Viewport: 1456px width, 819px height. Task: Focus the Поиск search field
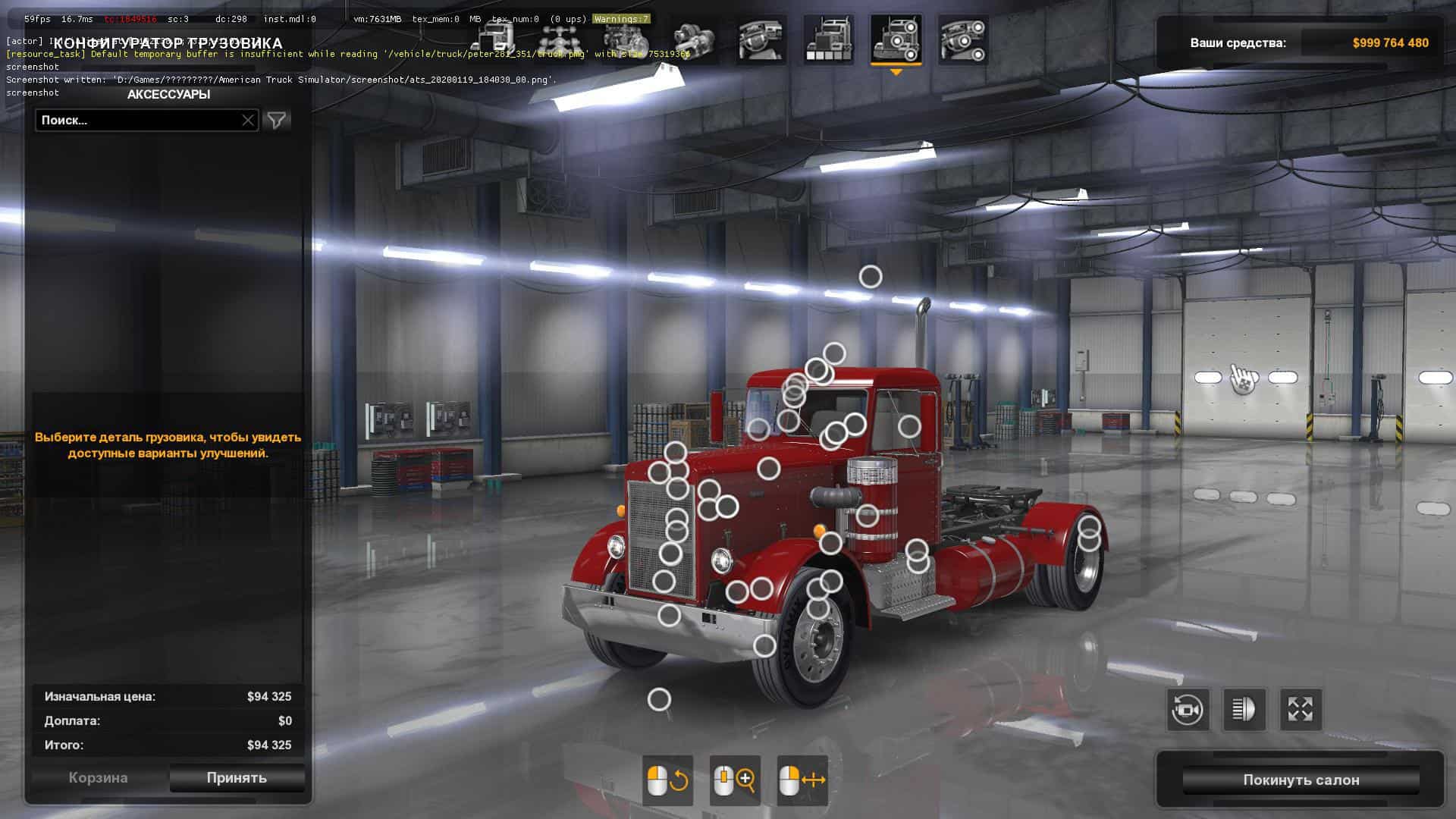click(x=136, y=120)
